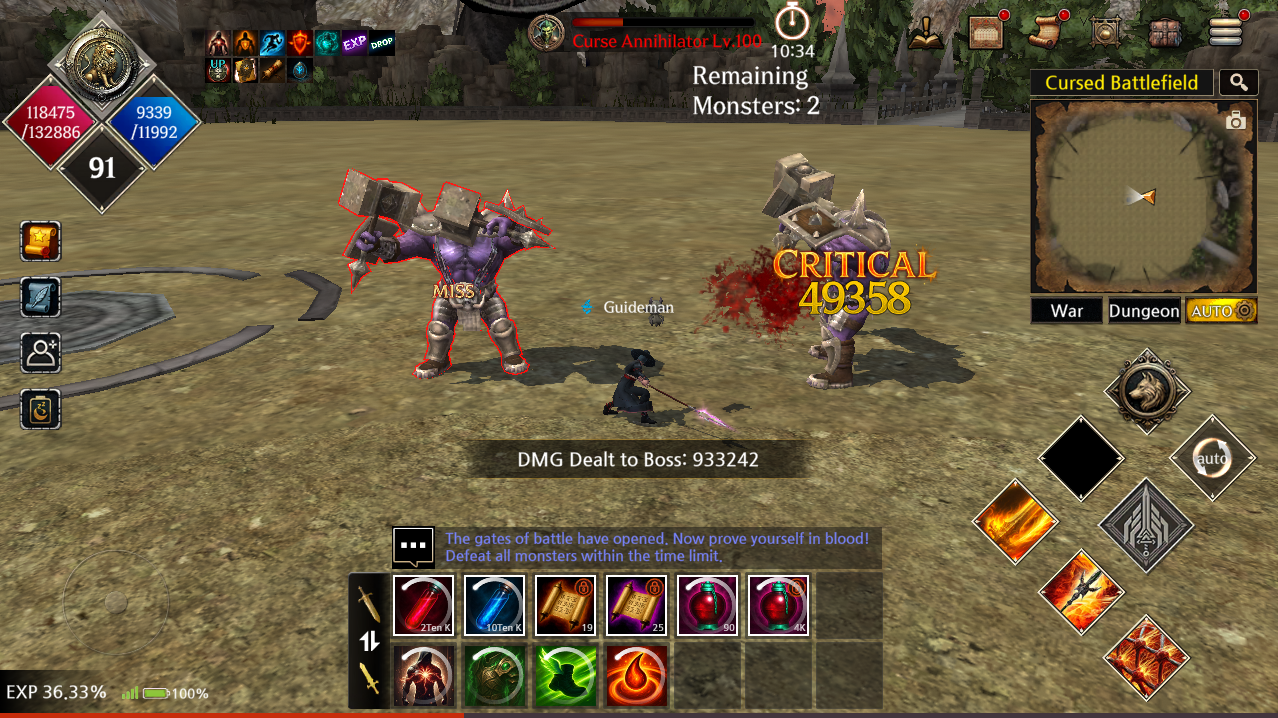
Task: Use the blue mana potion slot
Action: tap(495, 606)
